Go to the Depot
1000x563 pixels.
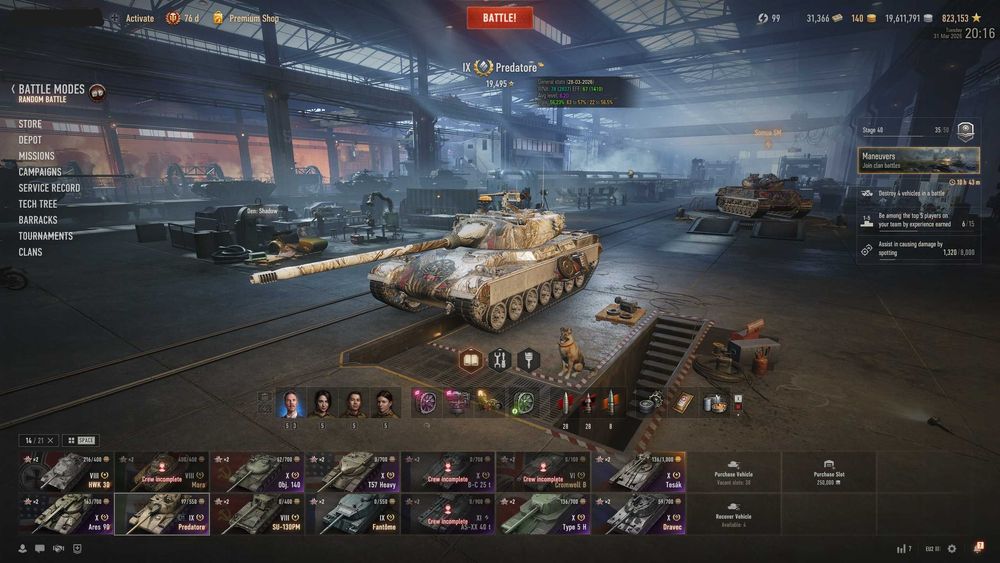click(30, 140)
